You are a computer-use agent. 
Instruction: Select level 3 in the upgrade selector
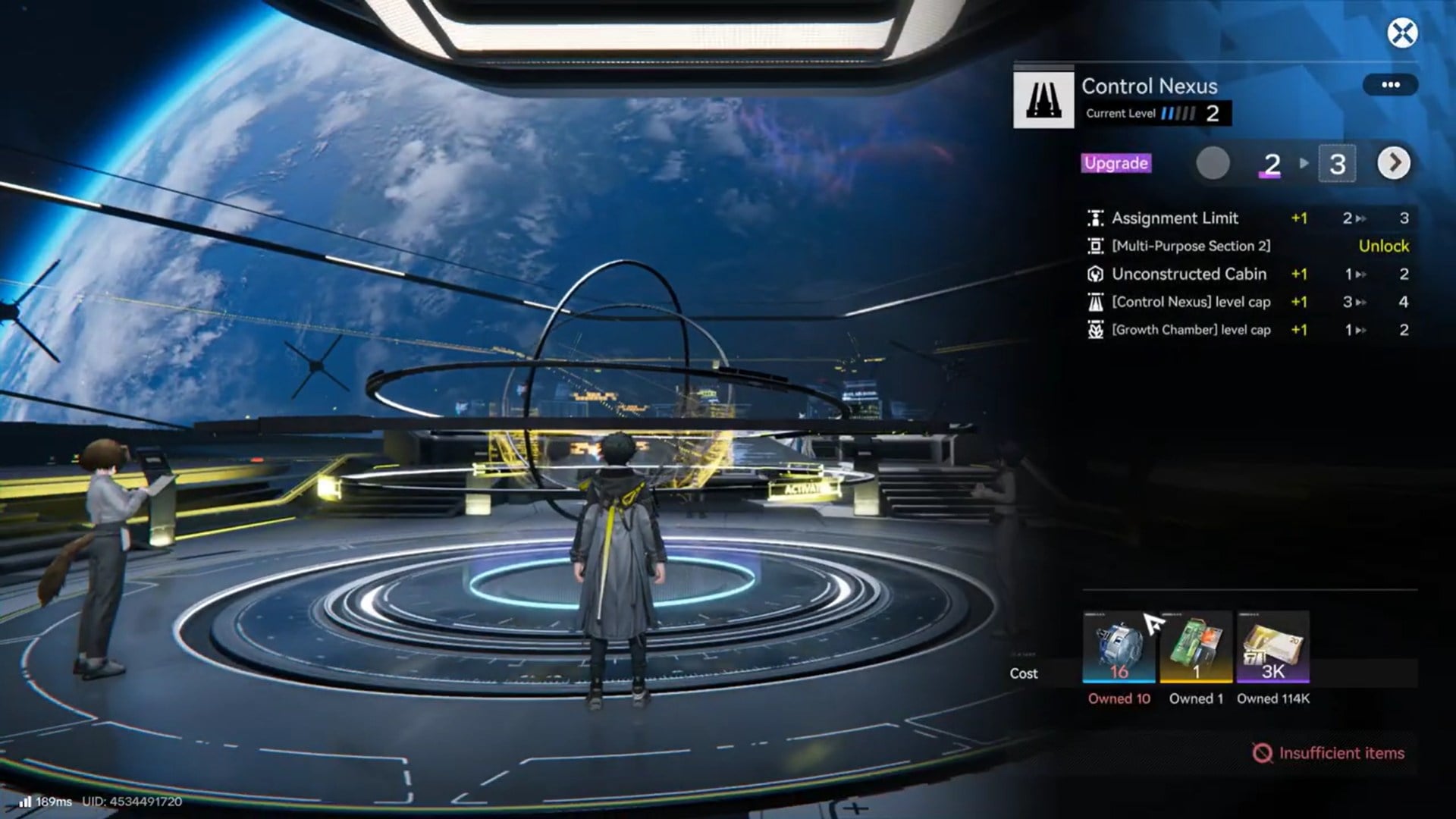(x=1337, y=164)
